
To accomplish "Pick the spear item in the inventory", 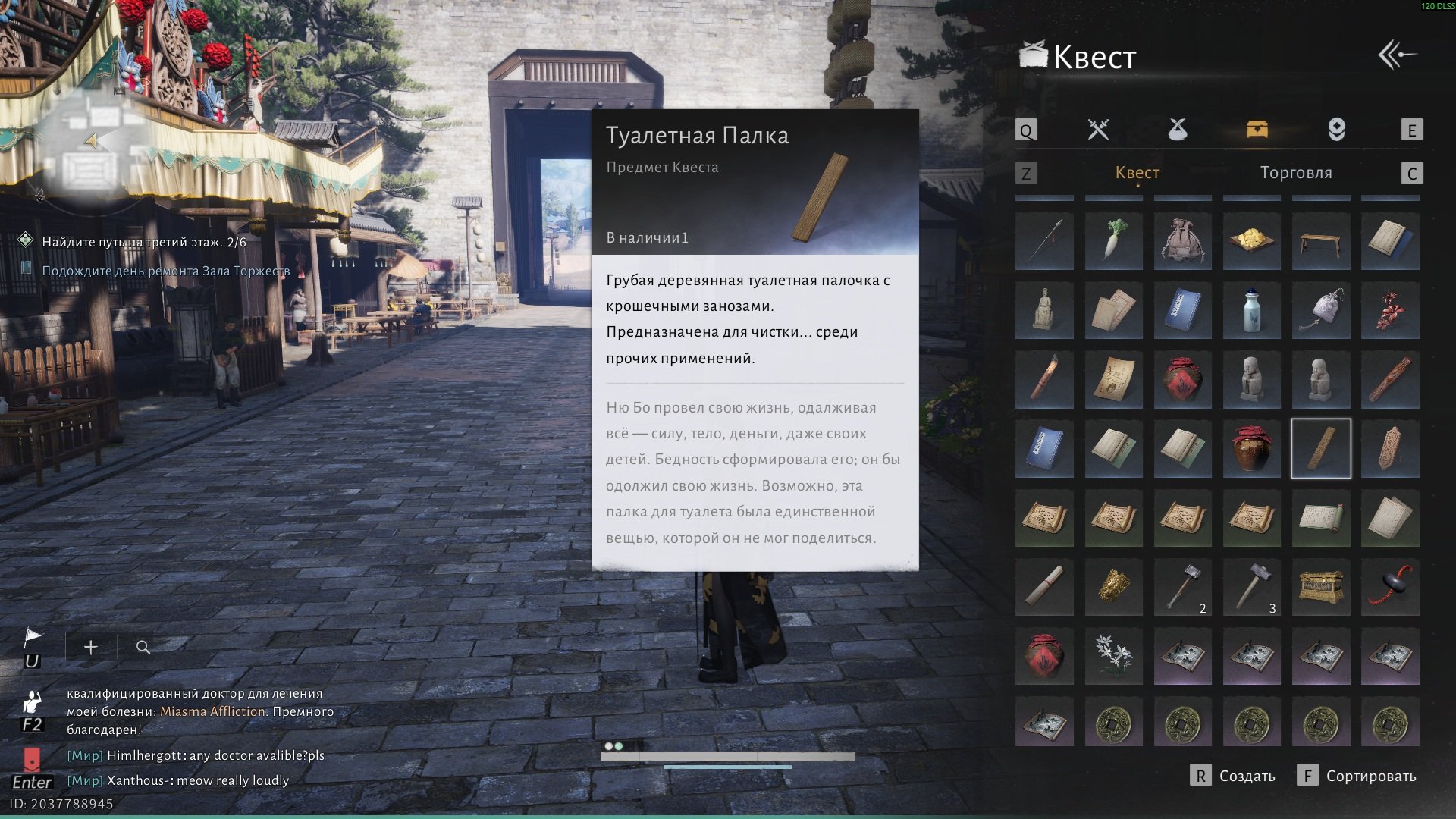I will click(x=1044, y=241).
